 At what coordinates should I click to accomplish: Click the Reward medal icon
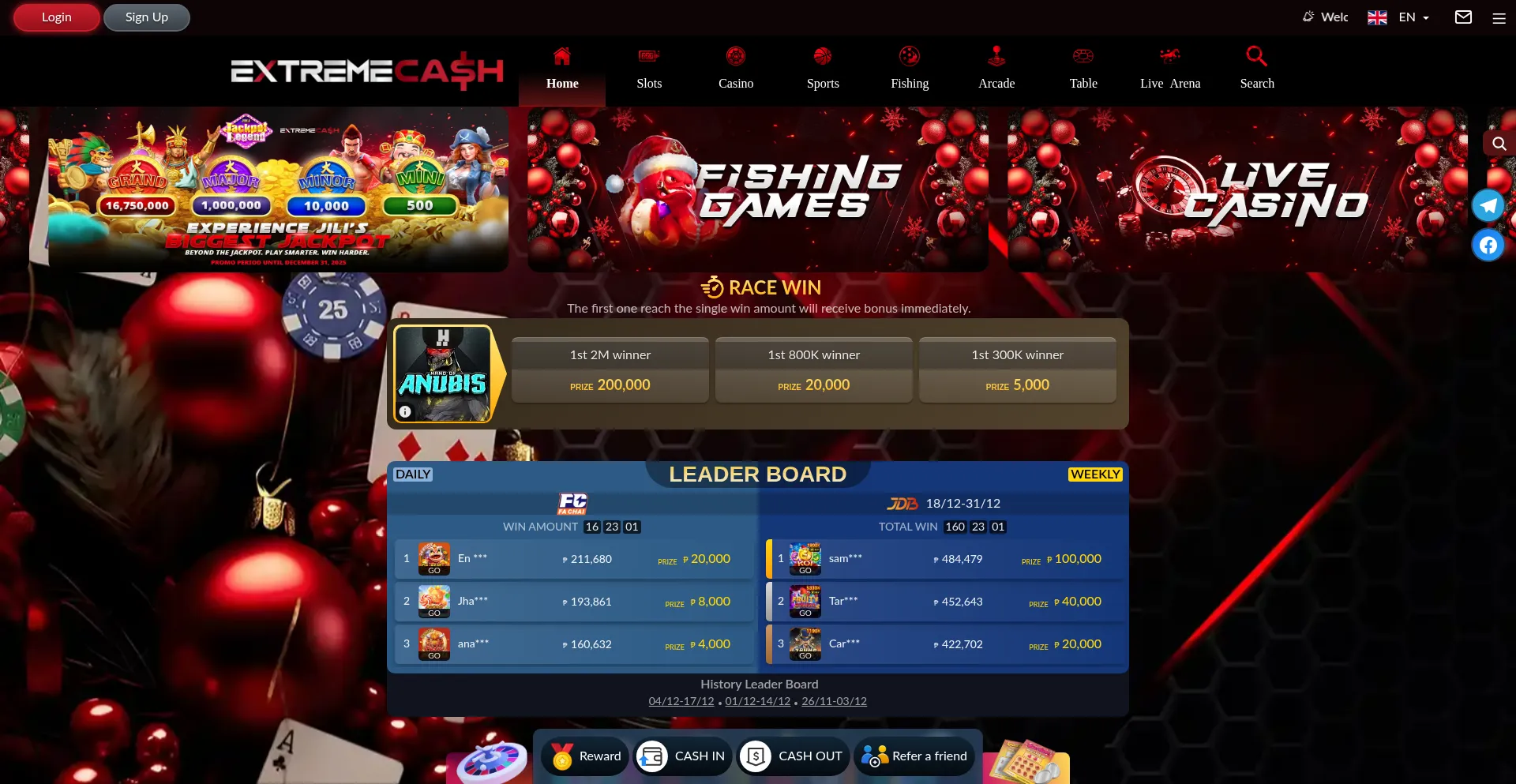click(563, 756)
